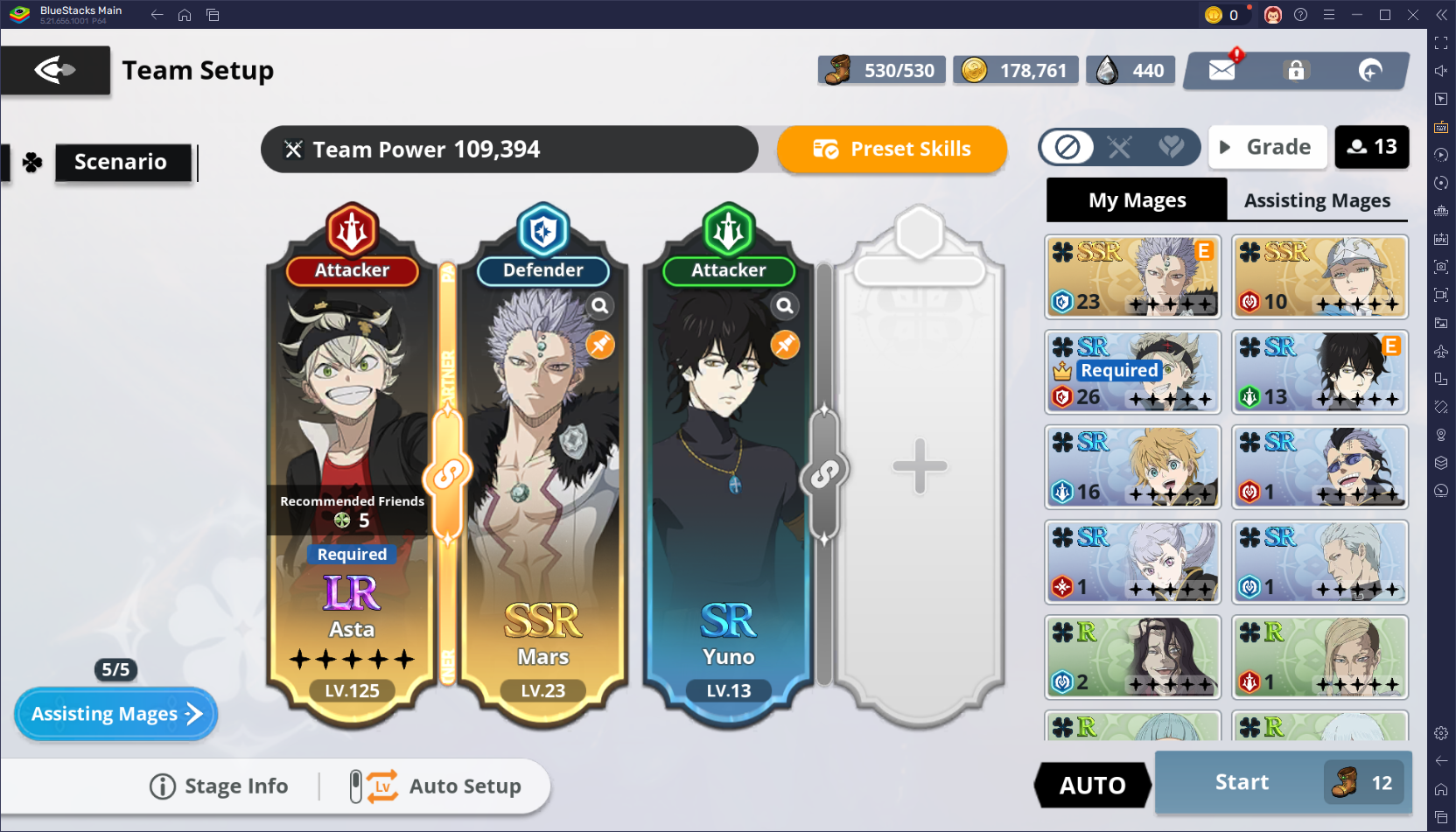This screenshot has width=1456, height=832.
Task: Start the stage battle
Action: pos(1242,782)
